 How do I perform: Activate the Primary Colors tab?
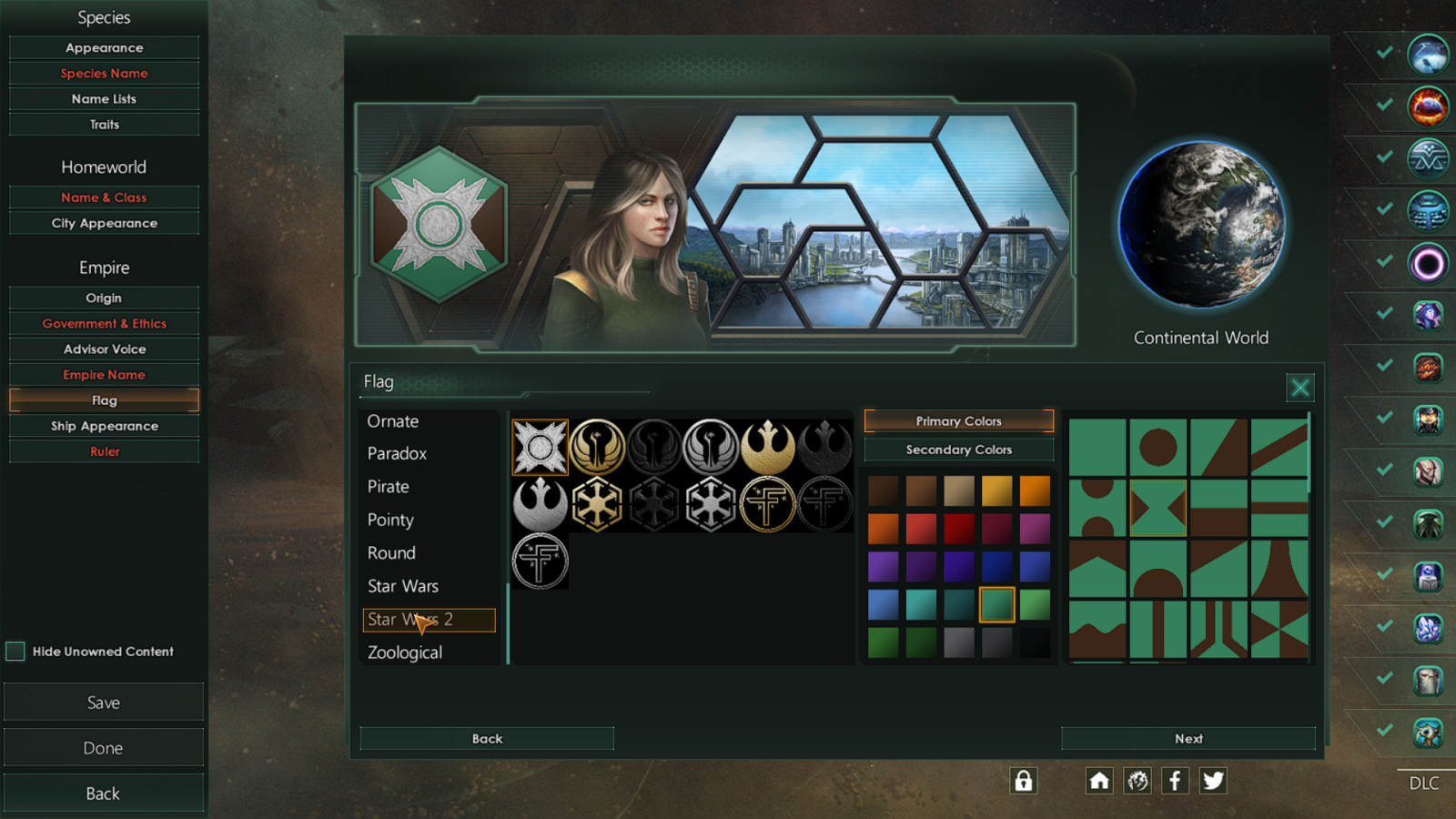click(x=958, y=420)
